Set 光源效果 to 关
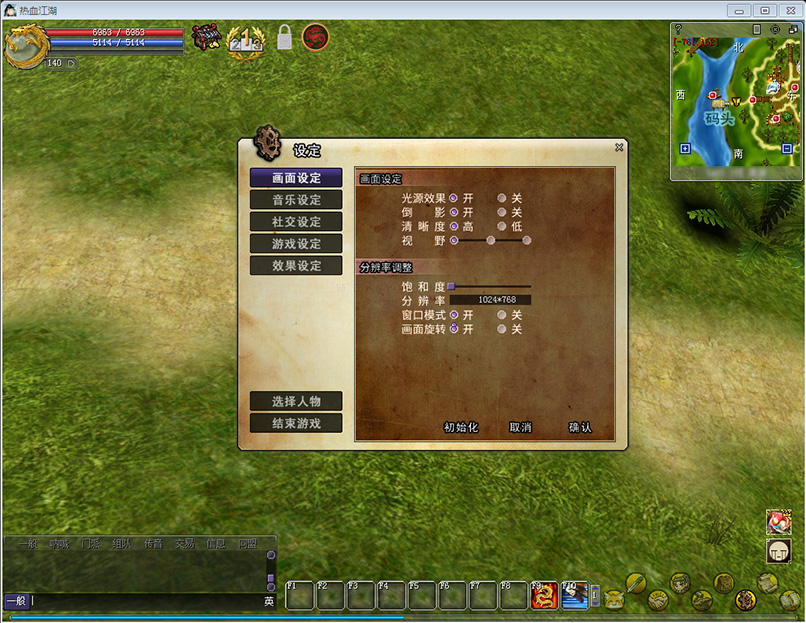The image size is (806, 623). 502,198
